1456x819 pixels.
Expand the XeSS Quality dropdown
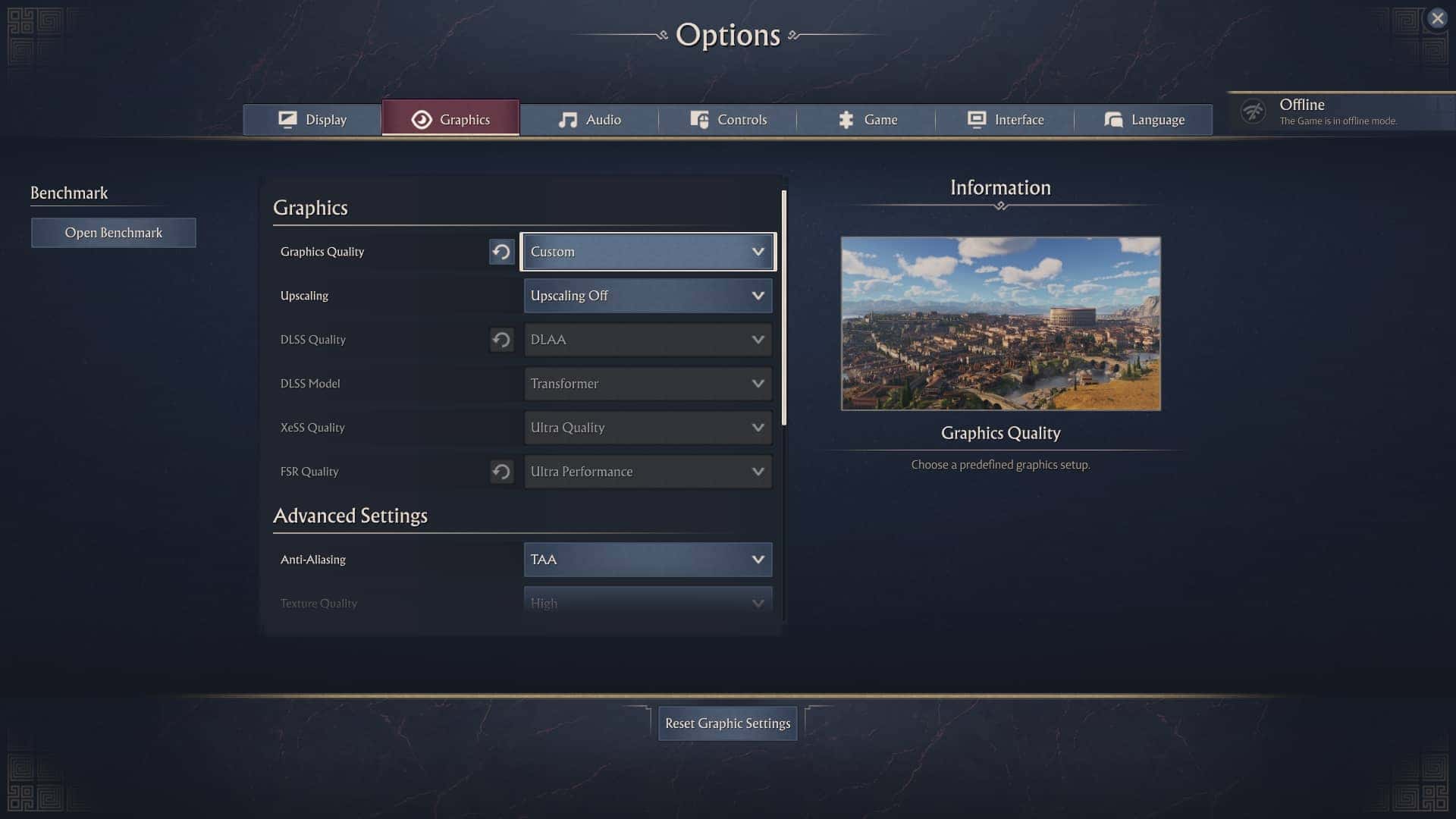(x=648, y=428)
